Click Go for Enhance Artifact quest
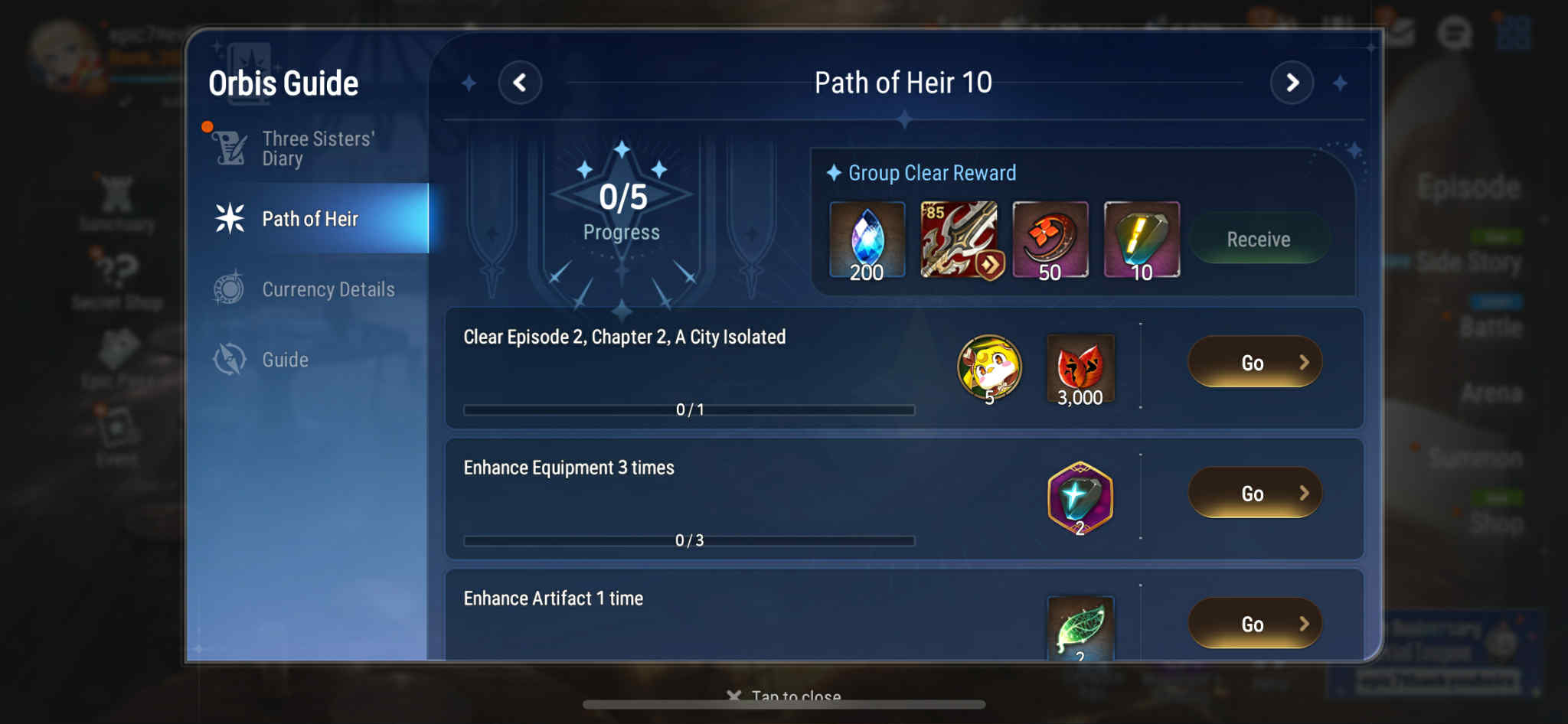Viewport: 1568px width, 724px height. 1254,624
